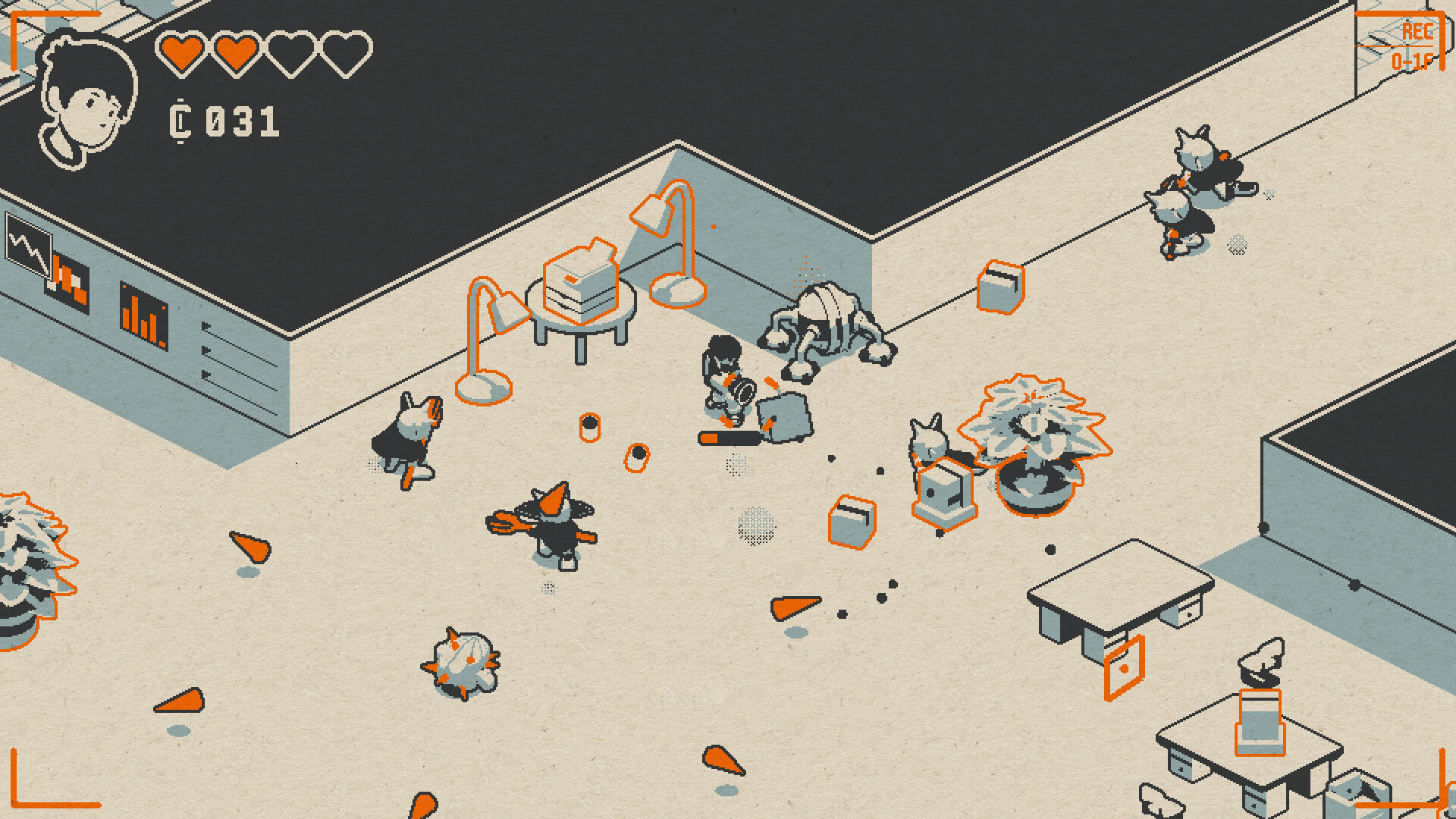Click the crawling robot creature
This screenshot has width=1456, height=819.
click(x=827, y=326)
